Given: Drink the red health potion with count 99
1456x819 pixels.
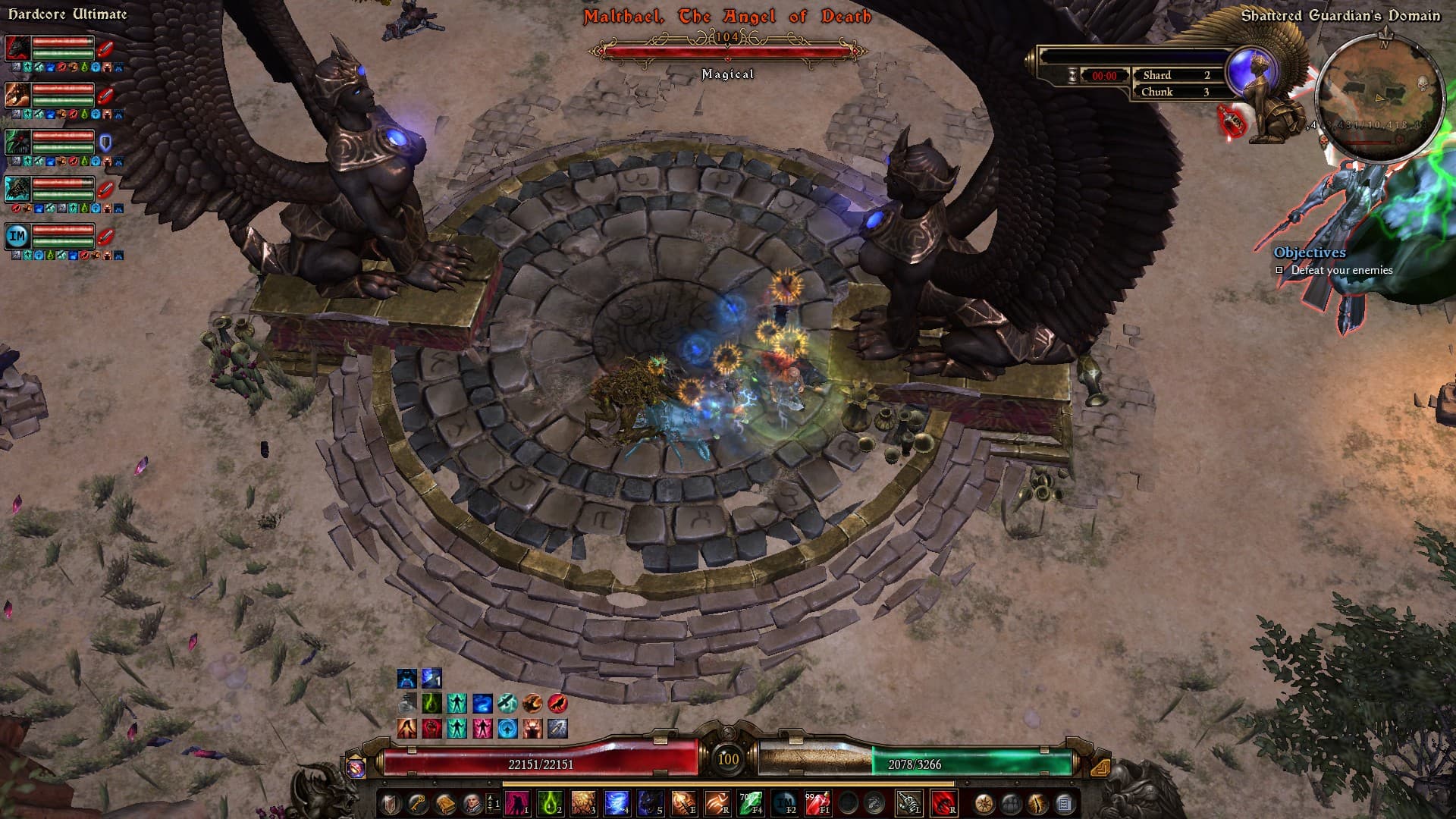Looking at the screenshot, I should pyautogui.click(x=817, y=803).
